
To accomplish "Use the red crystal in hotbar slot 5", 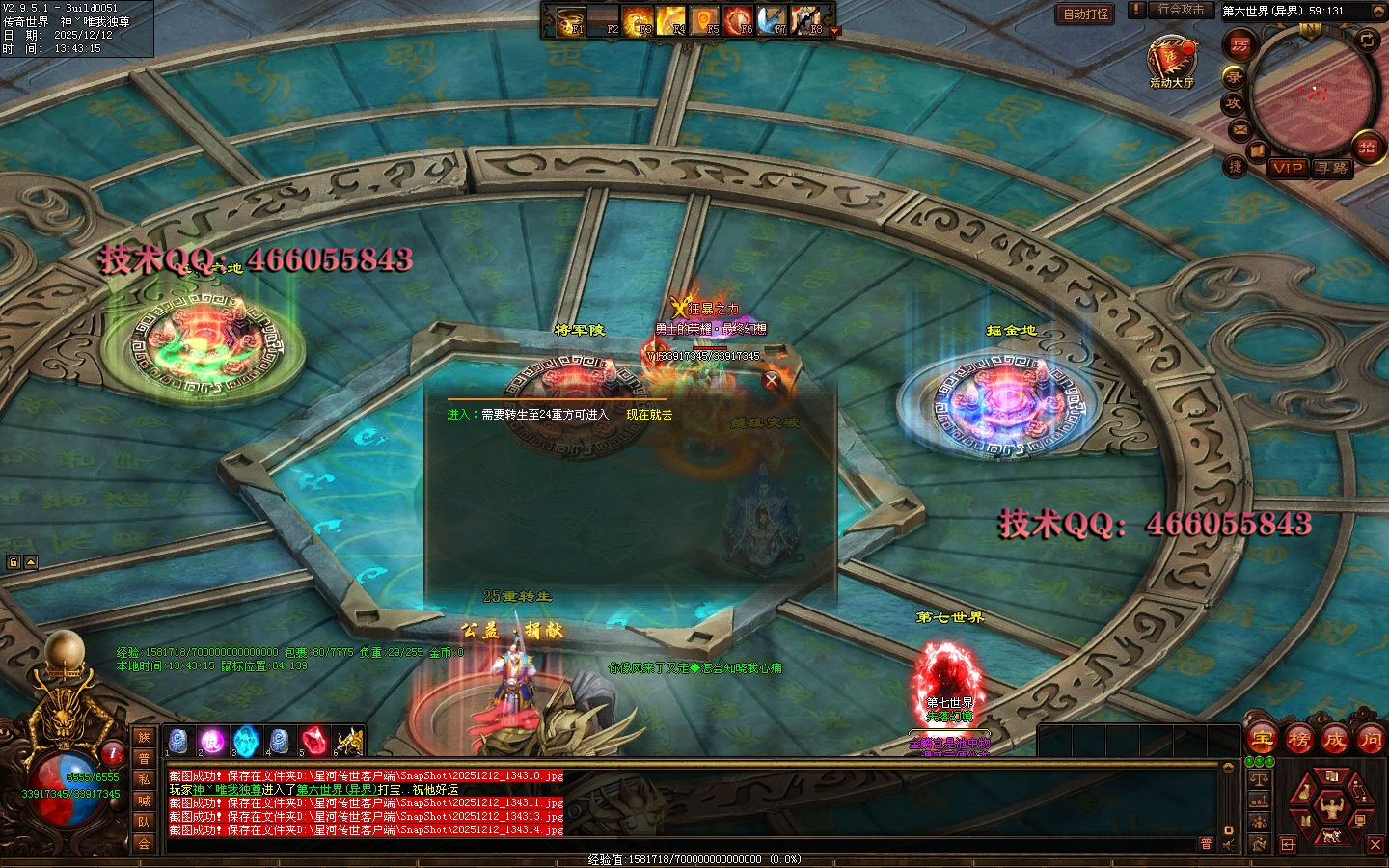I will [x=313, y=742].
